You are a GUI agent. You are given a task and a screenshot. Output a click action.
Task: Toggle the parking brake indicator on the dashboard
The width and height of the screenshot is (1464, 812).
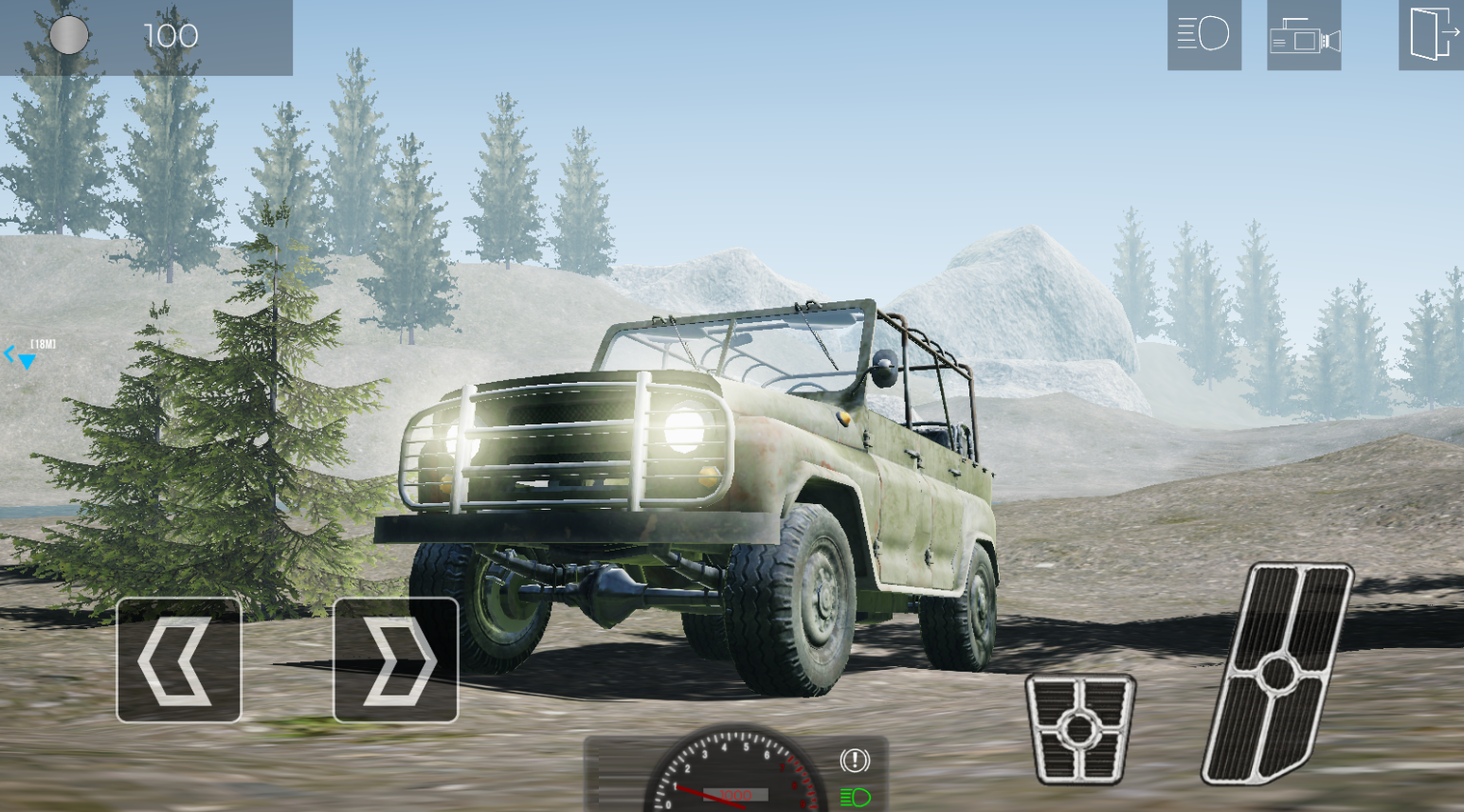pos(854,761)
